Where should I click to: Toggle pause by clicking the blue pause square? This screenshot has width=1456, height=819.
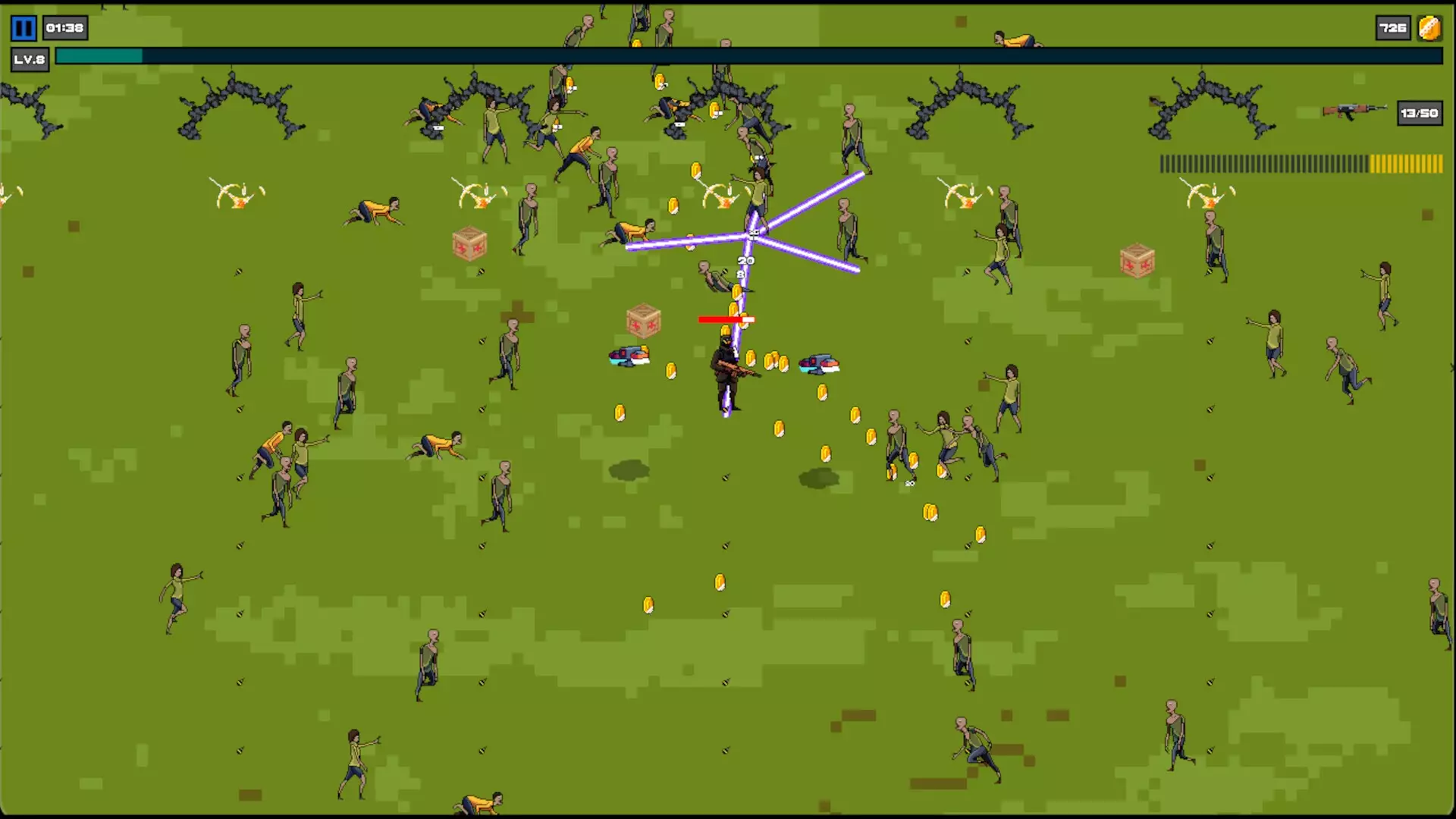[22, 29]
